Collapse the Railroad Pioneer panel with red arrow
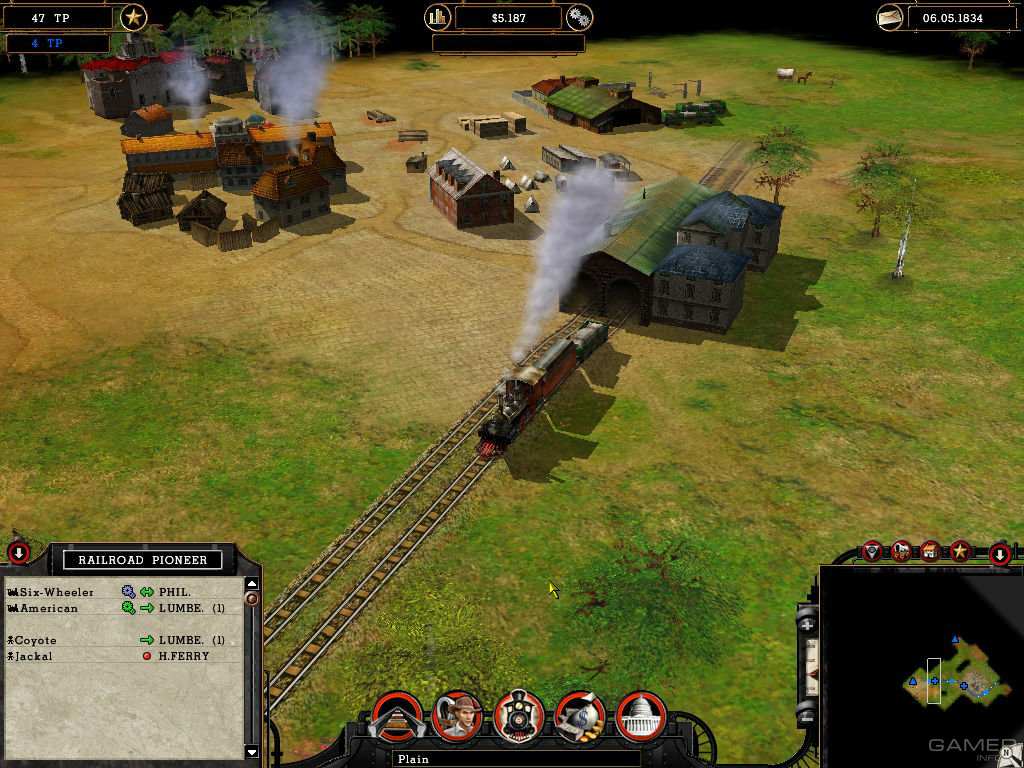The width and height of the screenshot is (1024, 768). 18,552
